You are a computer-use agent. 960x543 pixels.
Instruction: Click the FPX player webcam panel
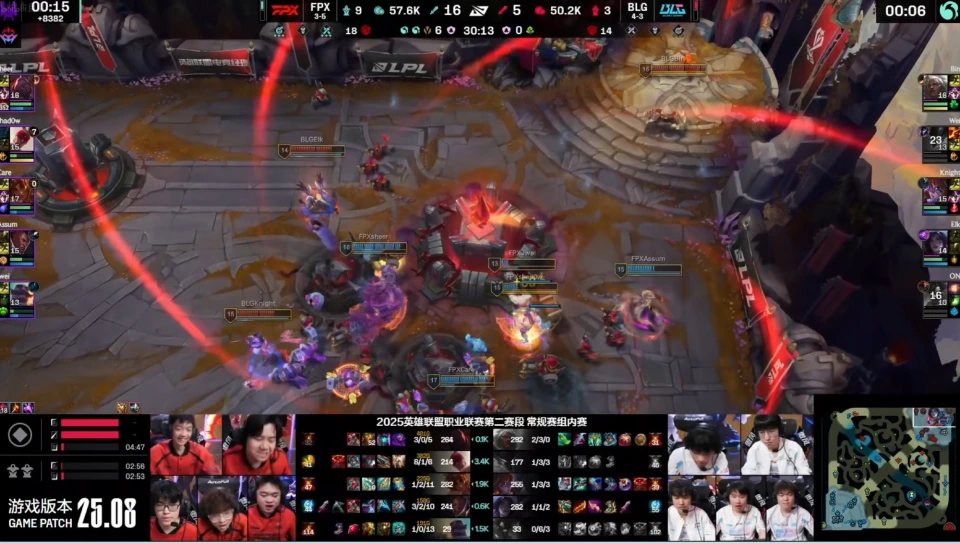[222, 478]
